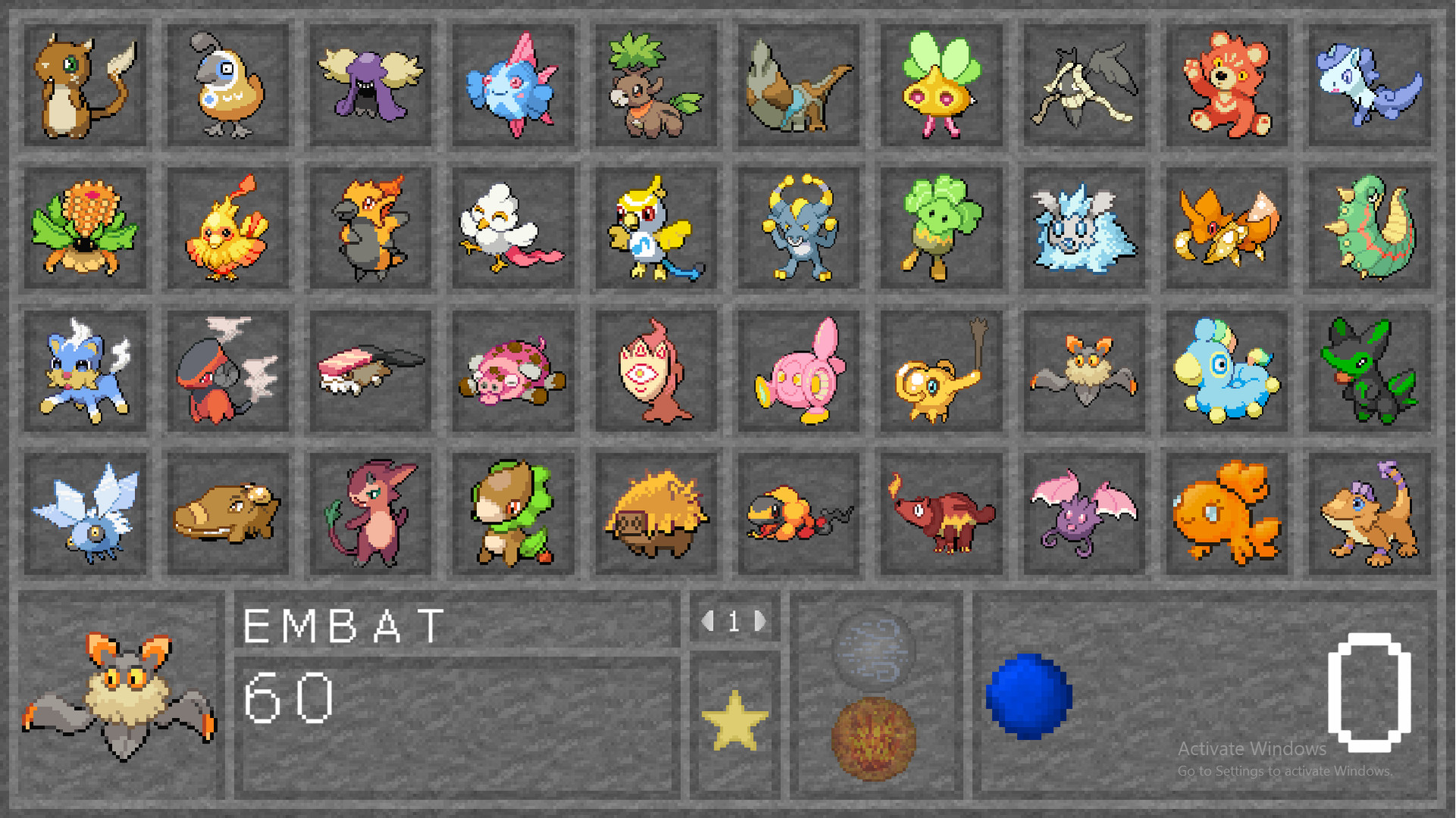Click the page number indicator
Viewport: 1456px width, 818px height.
pos(733,622)
